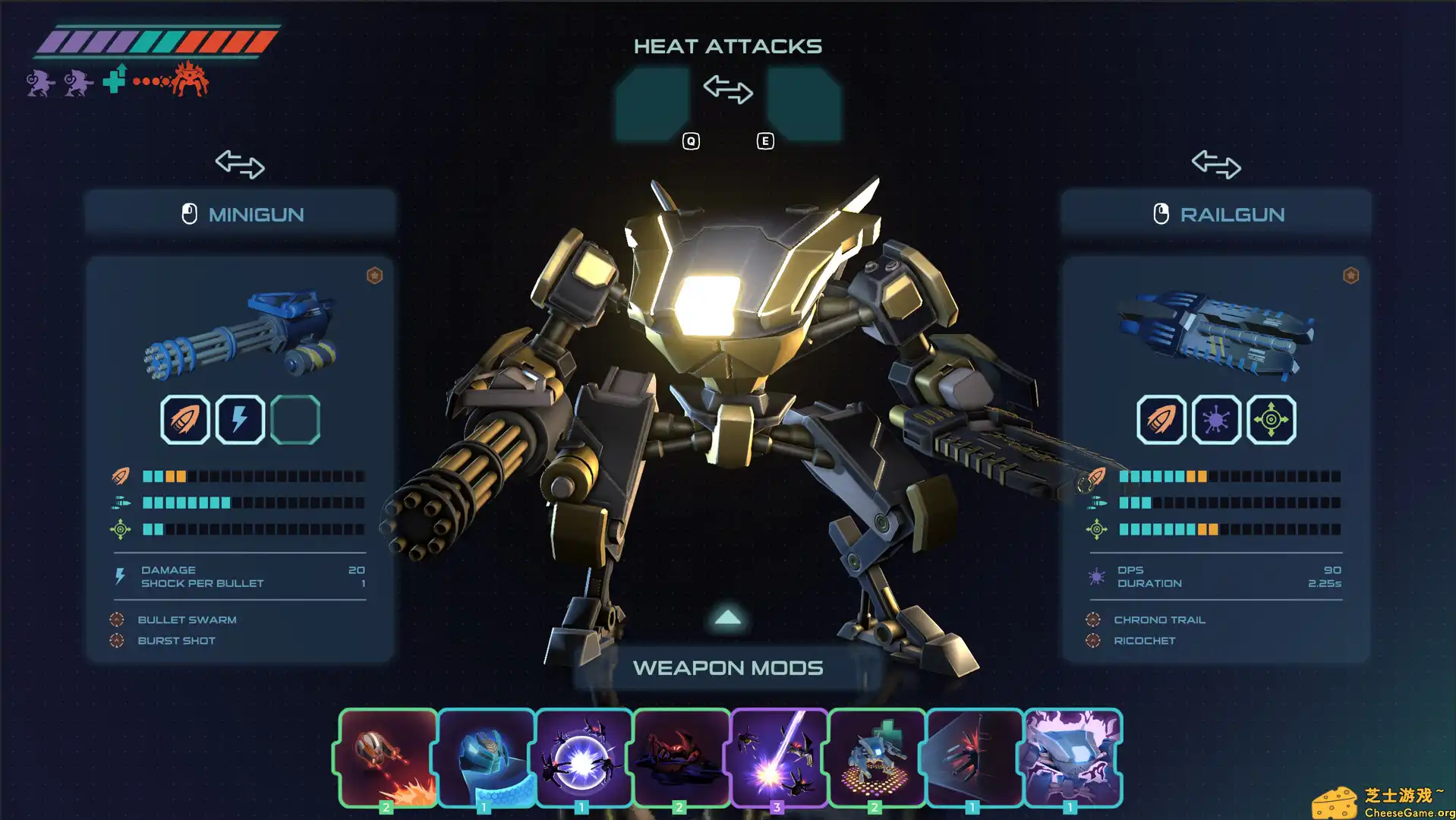Select the green targeting mod icon on the Railgun

click(x=1270, y=419)
